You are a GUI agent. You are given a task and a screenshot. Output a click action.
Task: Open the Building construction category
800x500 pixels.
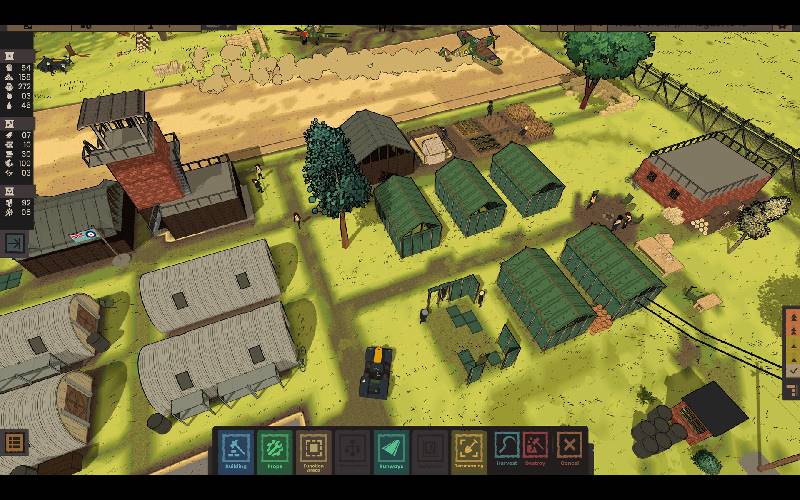tap(236, 449)
